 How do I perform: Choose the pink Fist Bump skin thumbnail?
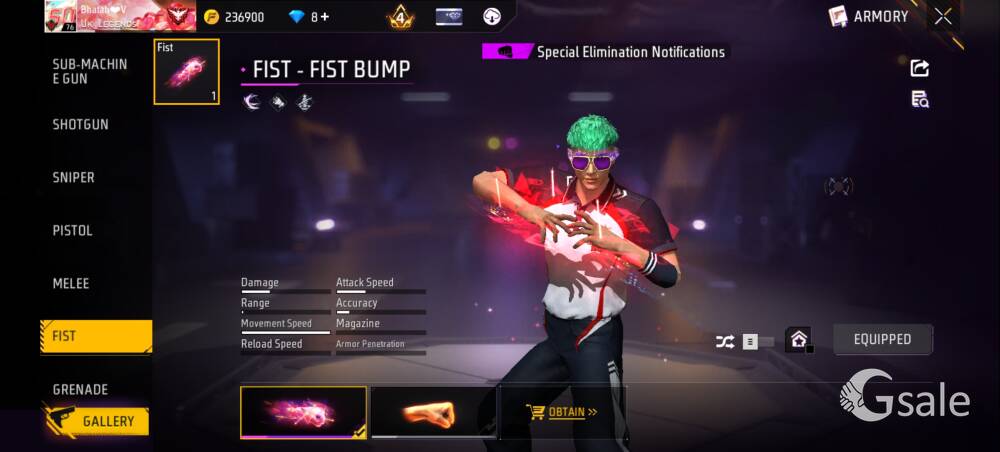(303, 412)
